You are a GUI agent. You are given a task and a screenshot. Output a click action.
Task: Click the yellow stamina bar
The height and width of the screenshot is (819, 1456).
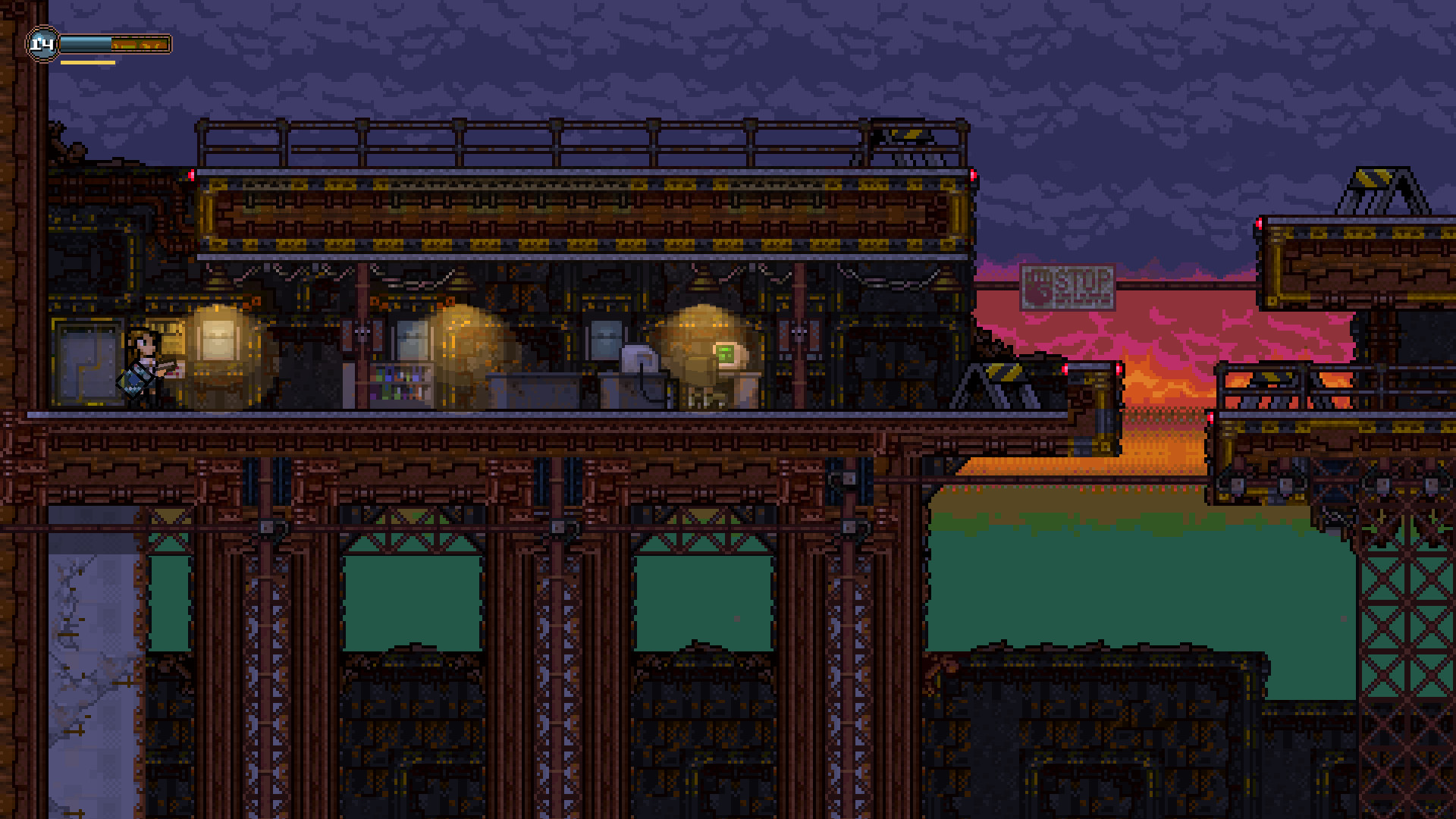tap(87, 61)
